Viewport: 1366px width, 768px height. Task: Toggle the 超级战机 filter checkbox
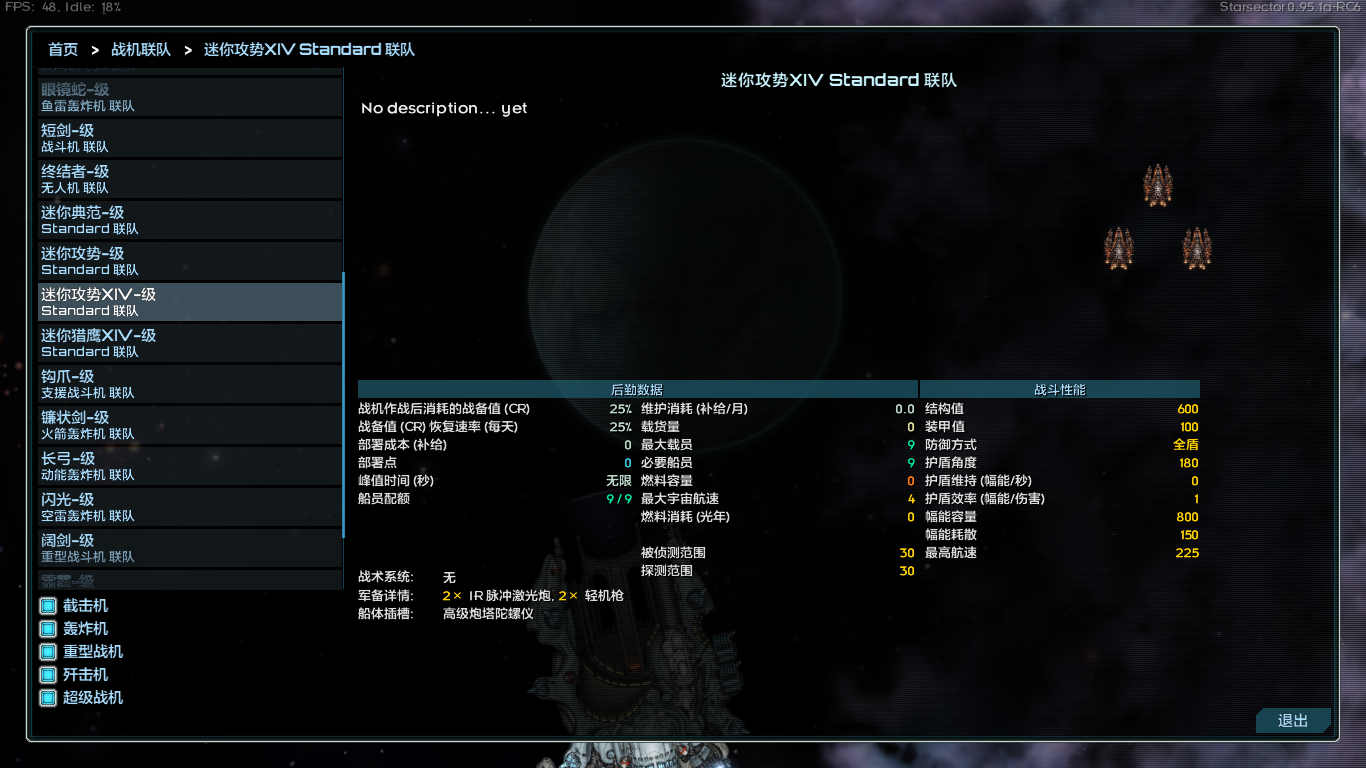coord(46,697)
